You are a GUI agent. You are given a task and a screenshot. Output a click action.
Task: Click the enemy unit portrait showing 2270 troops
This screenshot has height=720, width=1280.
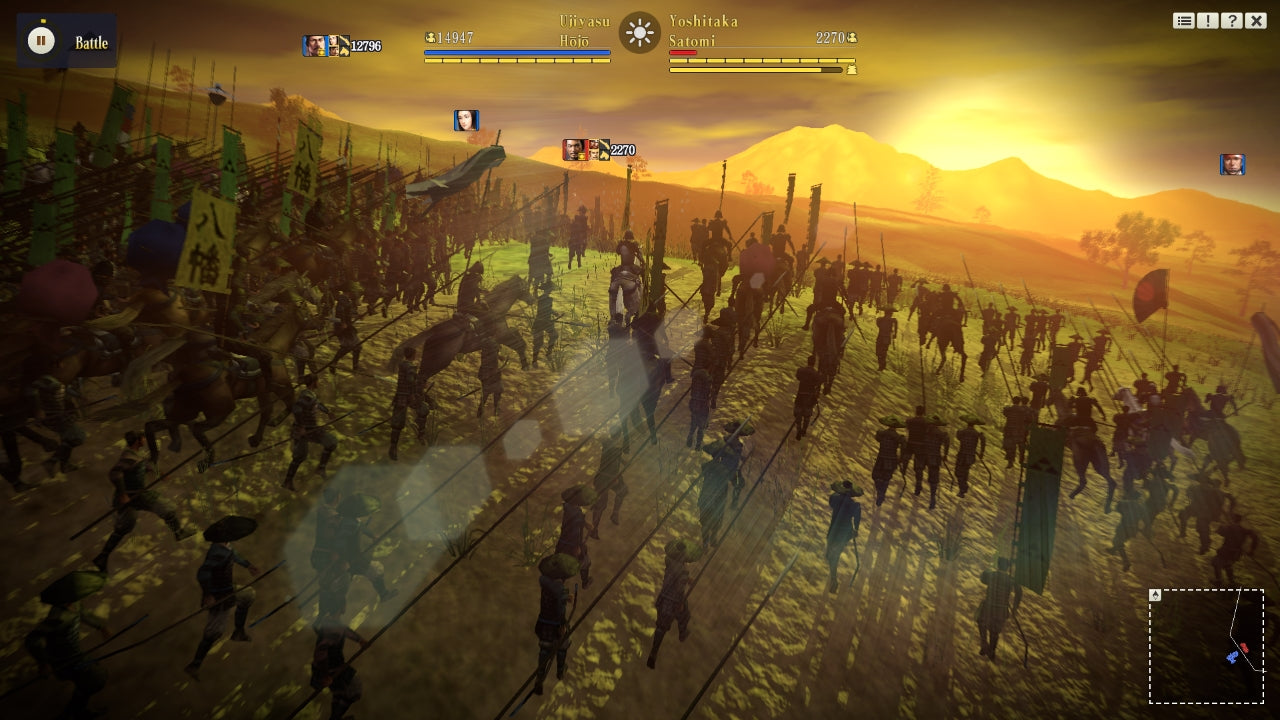(x=575, y=149)
